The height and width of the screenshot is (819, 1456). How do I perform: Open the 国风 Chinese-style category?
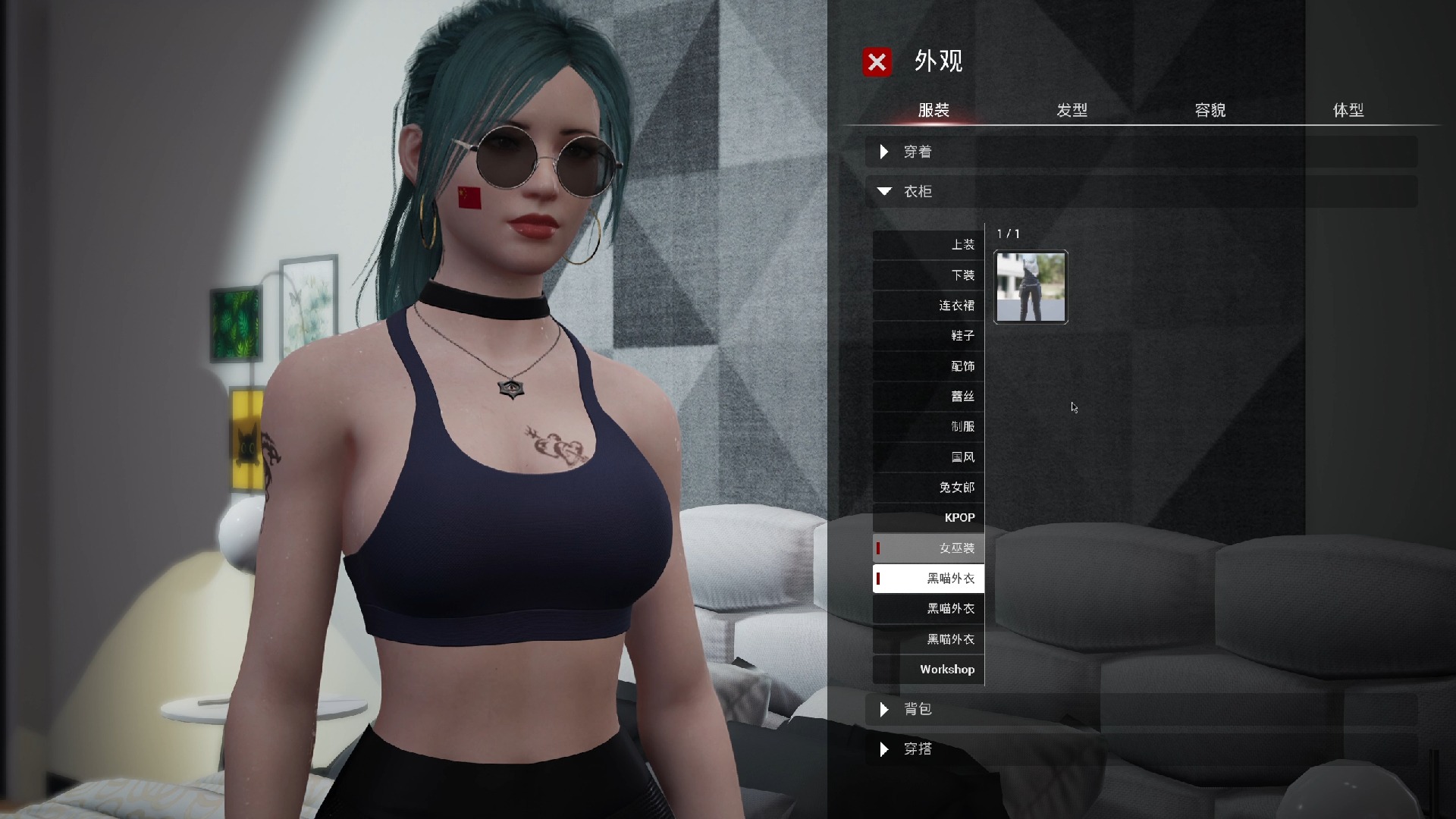929,457
